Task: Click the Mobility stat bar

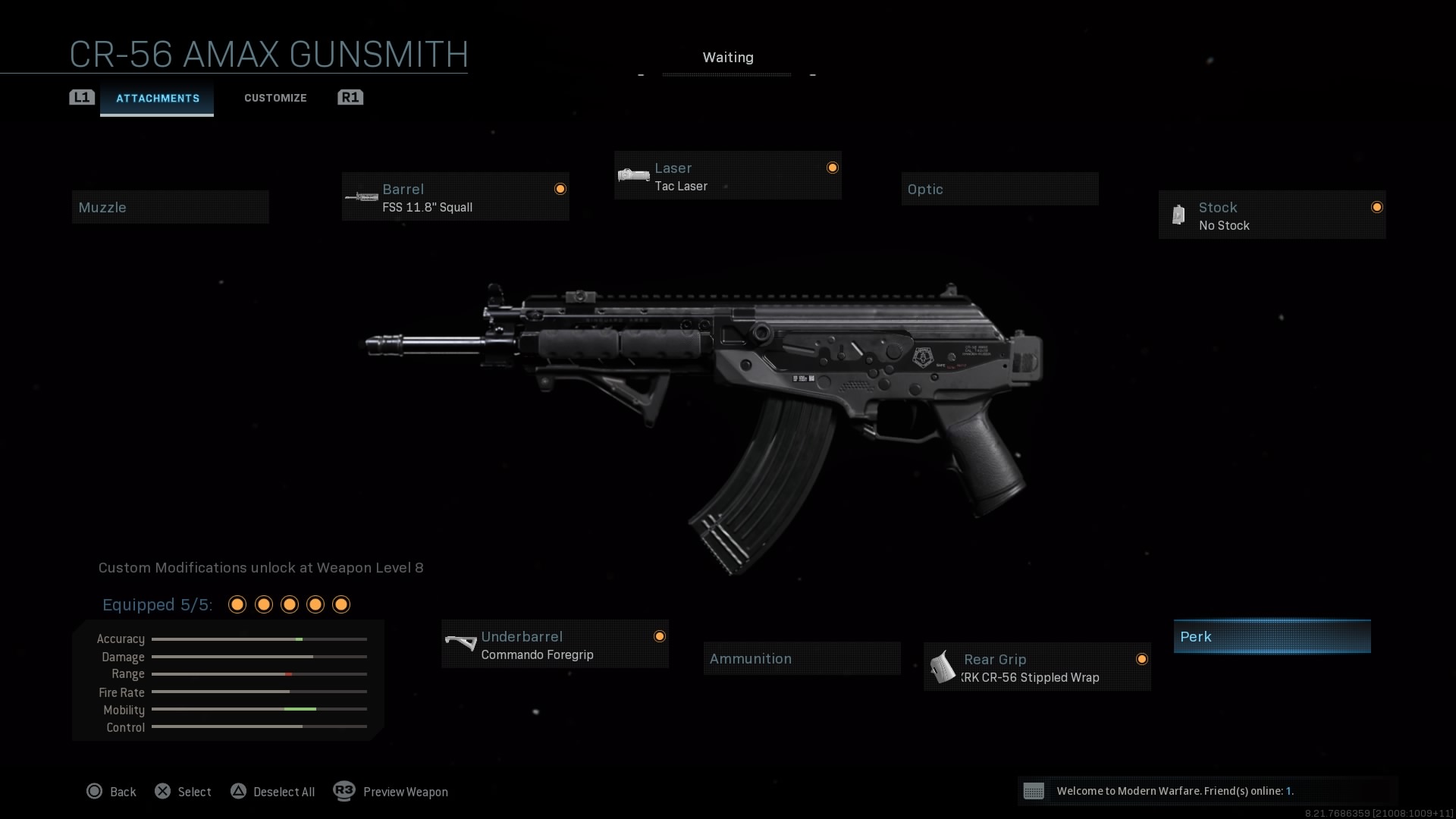Action: pyautogui.click(x=259, y=710)
